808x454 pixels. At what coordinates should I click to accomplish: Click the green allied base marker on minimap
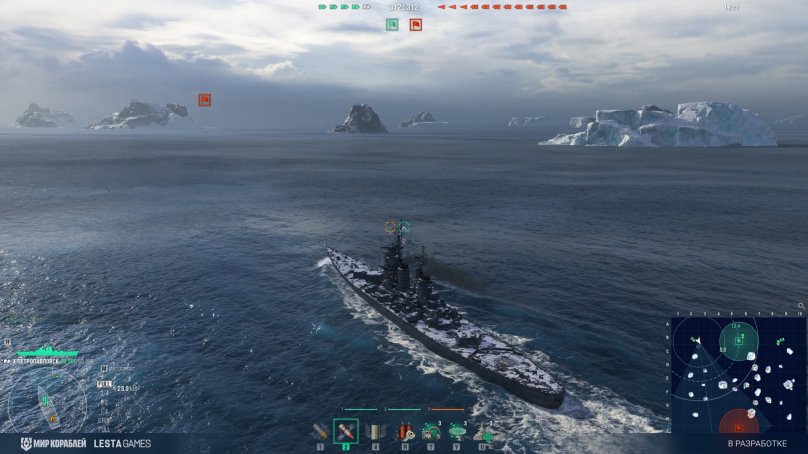coord(738,342)
